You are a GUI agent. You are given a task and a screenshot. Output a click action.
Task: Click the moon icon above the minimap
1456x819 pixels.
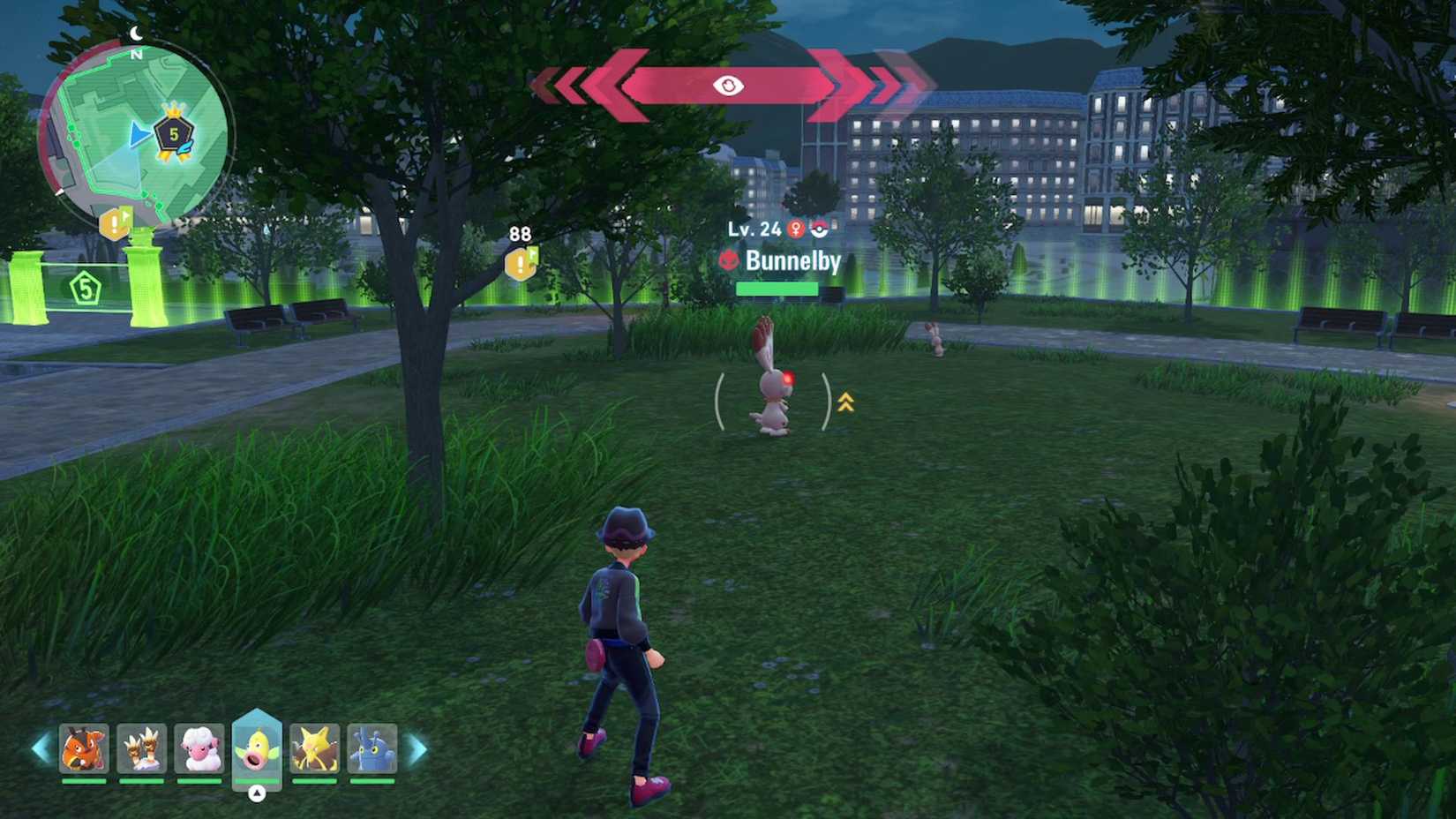click(x=134, y=32)
